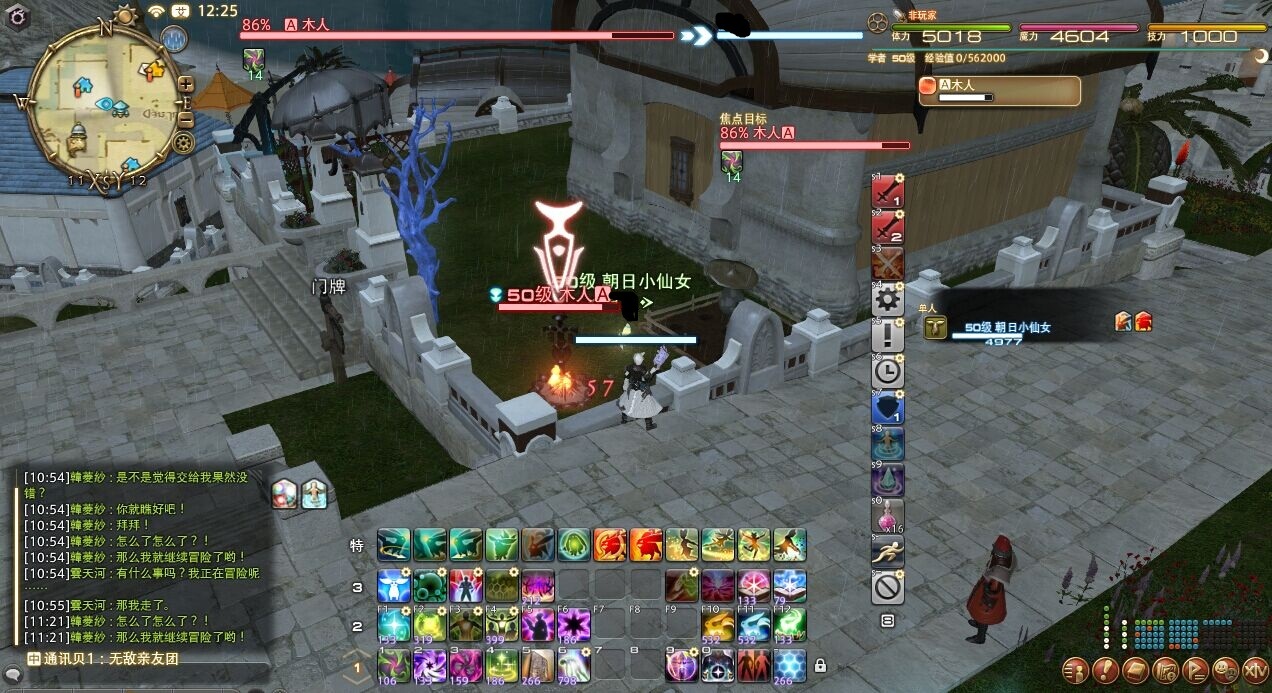Zoom out the minimap with the minus button
1272x693 pixels.
(186, 120)
